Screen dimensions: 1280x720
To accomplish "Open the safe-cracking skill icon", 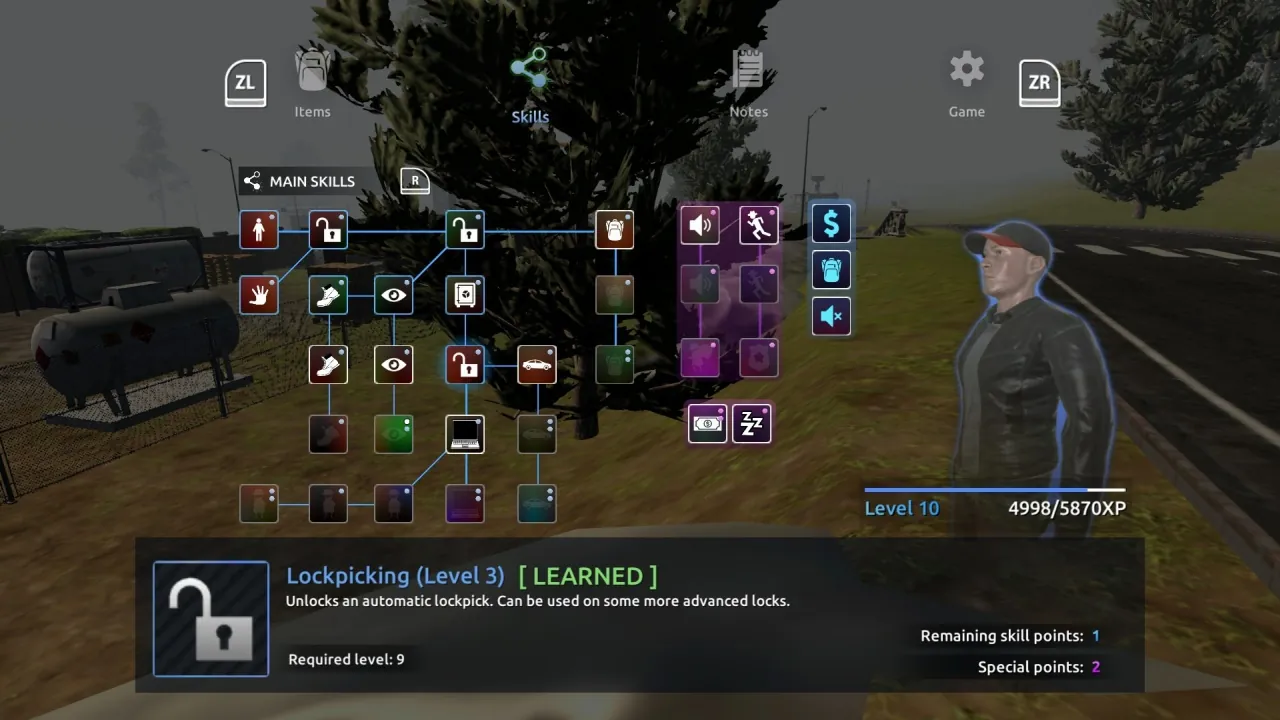I will [x=465, y=294].
